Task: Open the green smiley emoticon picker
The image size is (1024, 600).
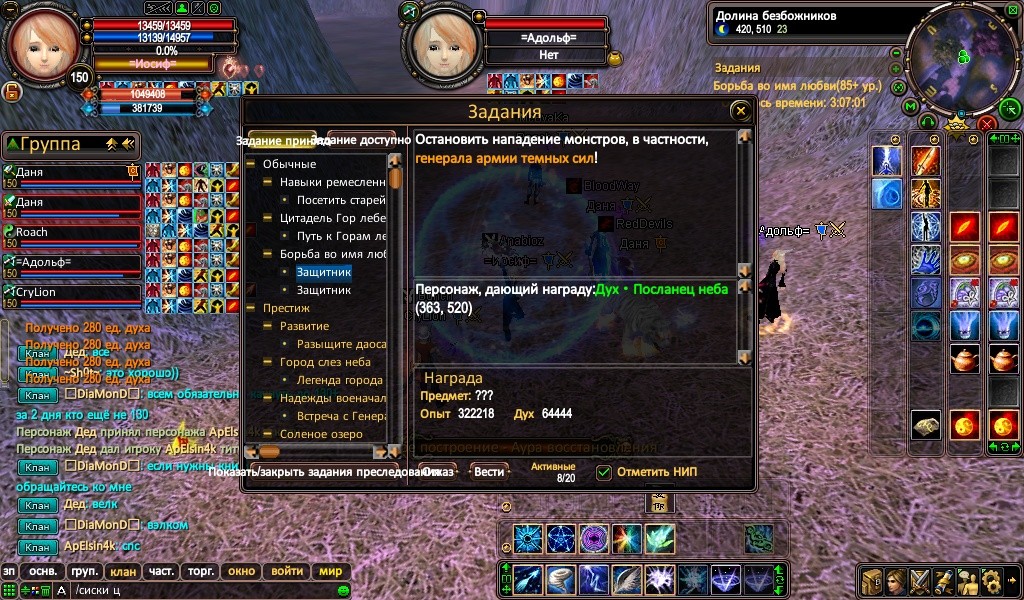Action: tap(344, 591)
